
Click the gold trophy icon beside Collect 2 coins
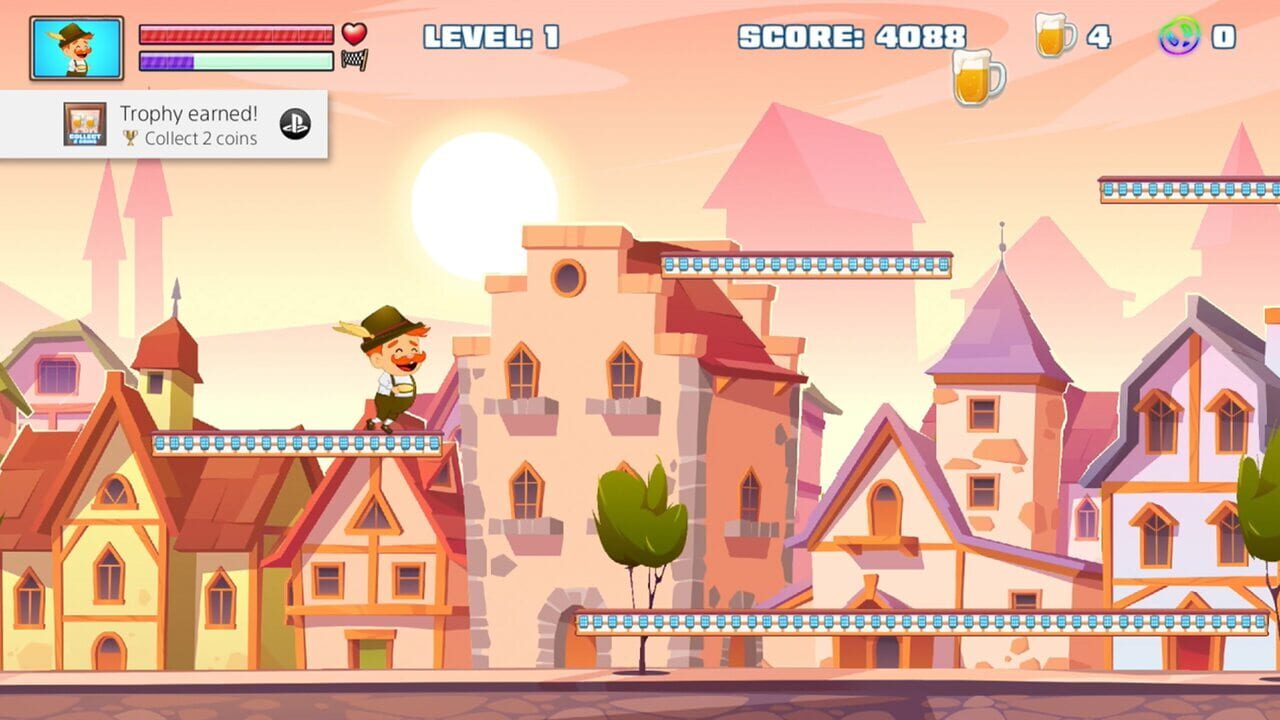tap(131, 138)
